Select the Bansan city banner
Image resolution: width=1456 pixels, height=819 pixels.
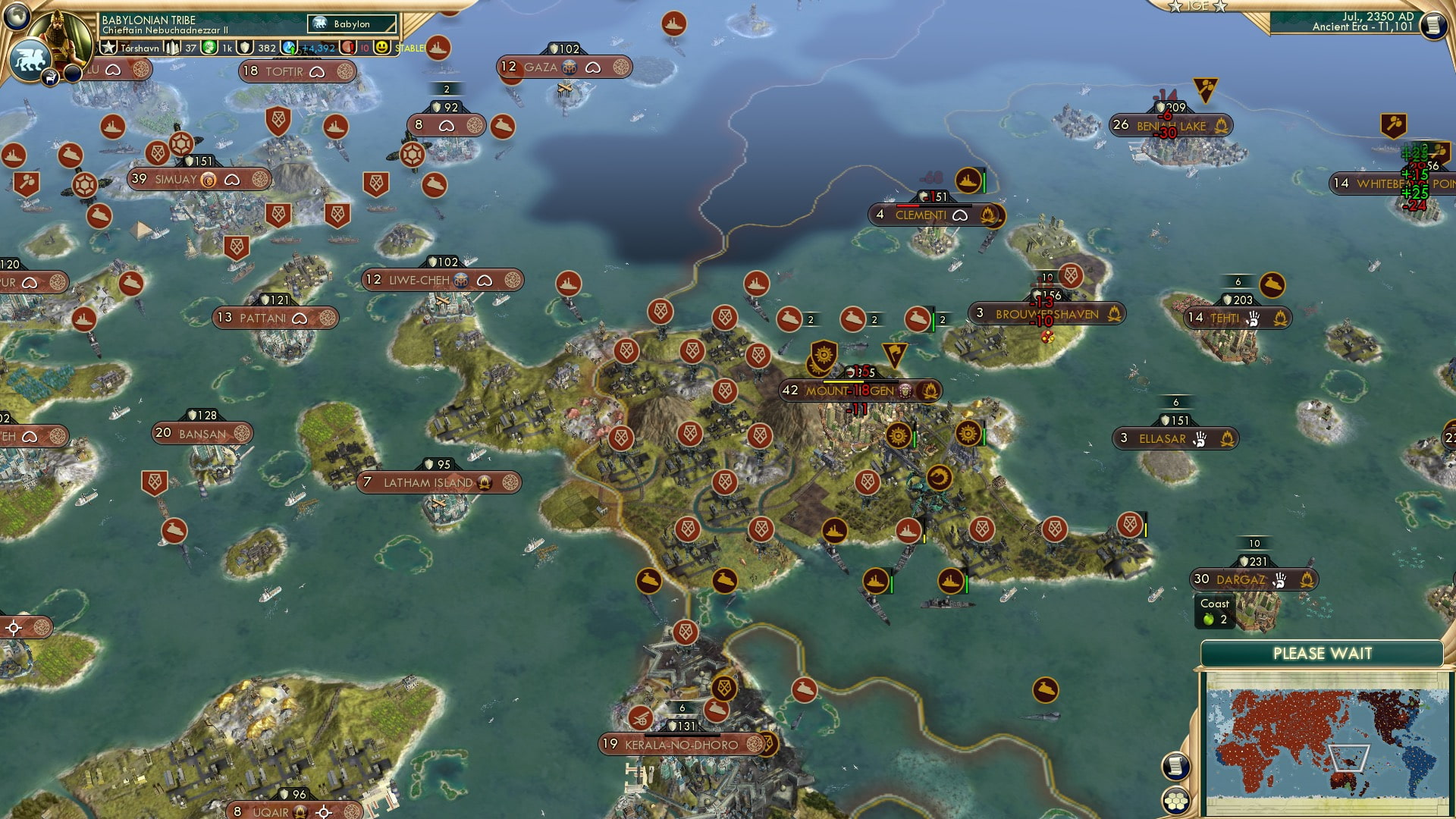[x=199, y=433]
